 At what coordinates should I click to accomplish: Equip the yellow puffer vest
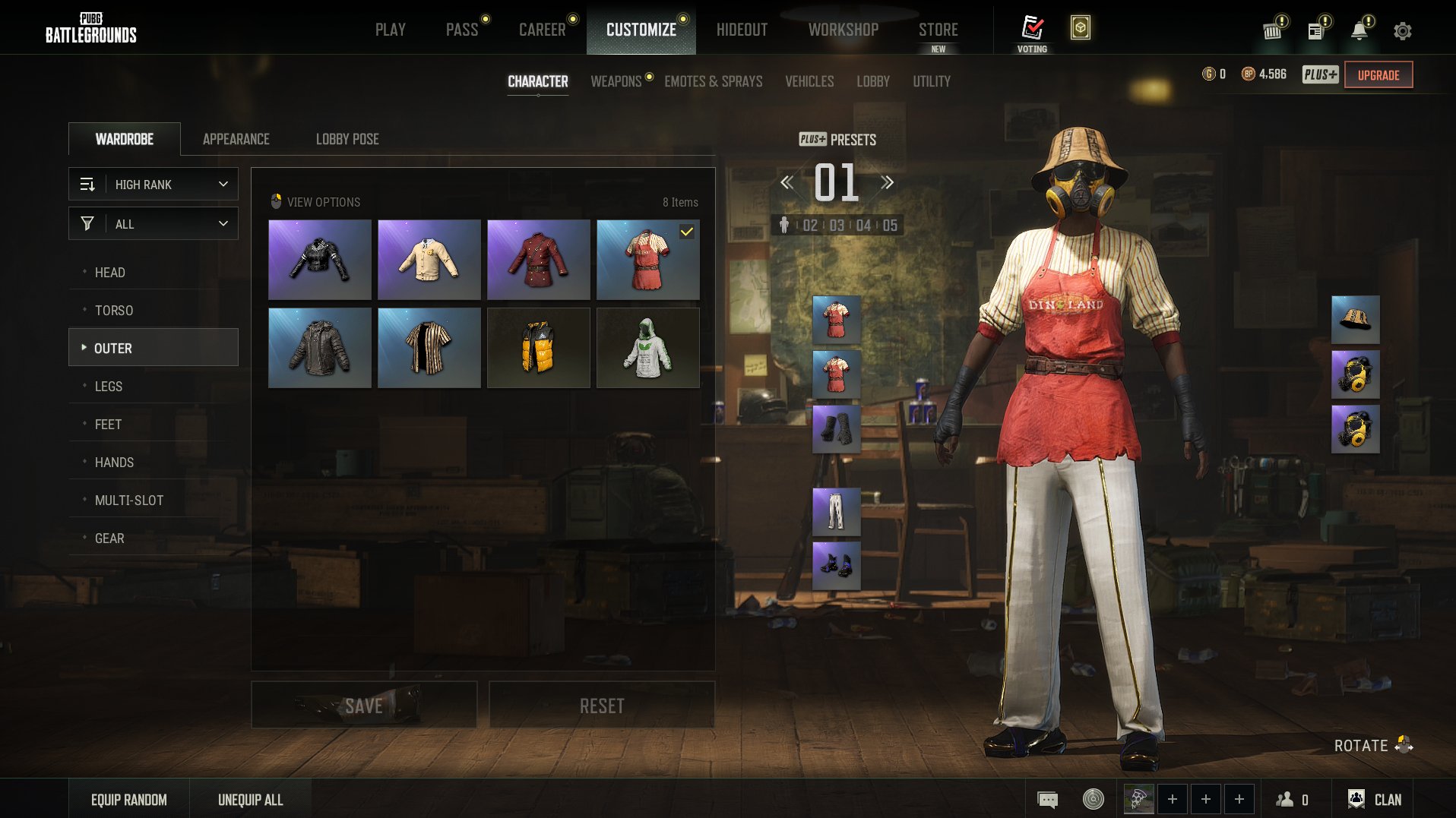pos(538,348)
